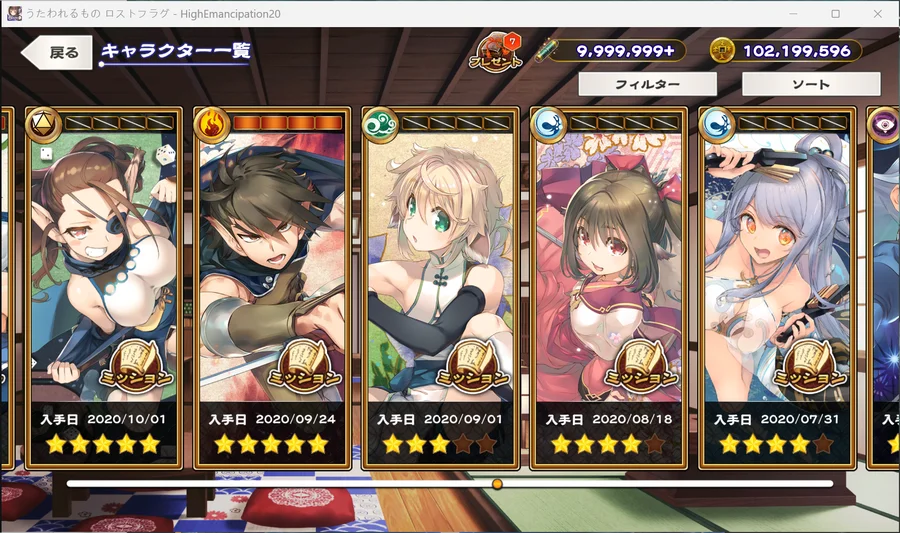
Task: Choose the blonde character card dated 2020/09/01
Action: (x=441, y=285)
